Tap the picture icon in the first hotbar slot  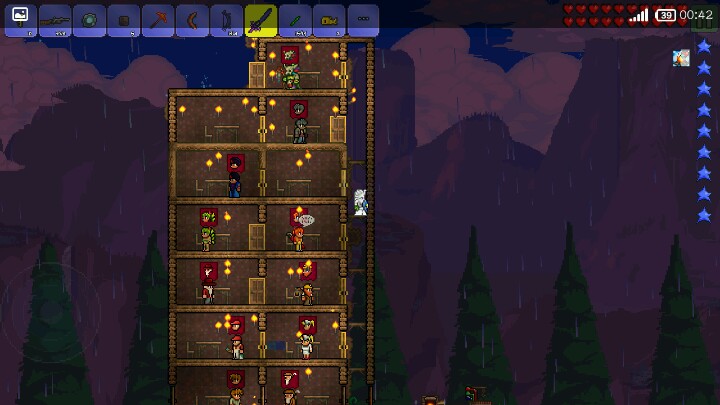pos(20,20)
